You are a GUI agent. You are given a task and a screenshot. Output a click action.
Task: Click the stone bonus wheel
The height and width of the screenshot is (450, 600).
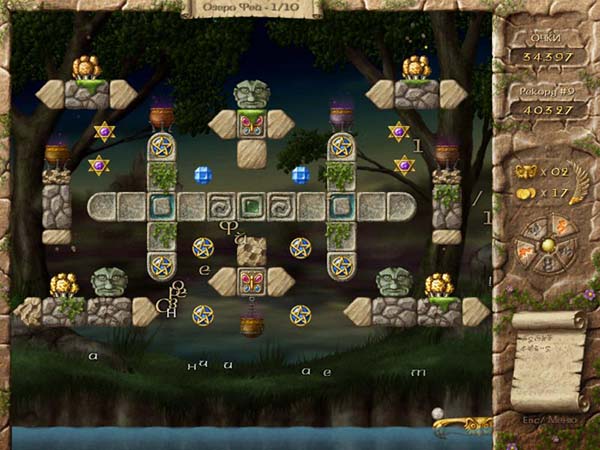coord(546,246)
